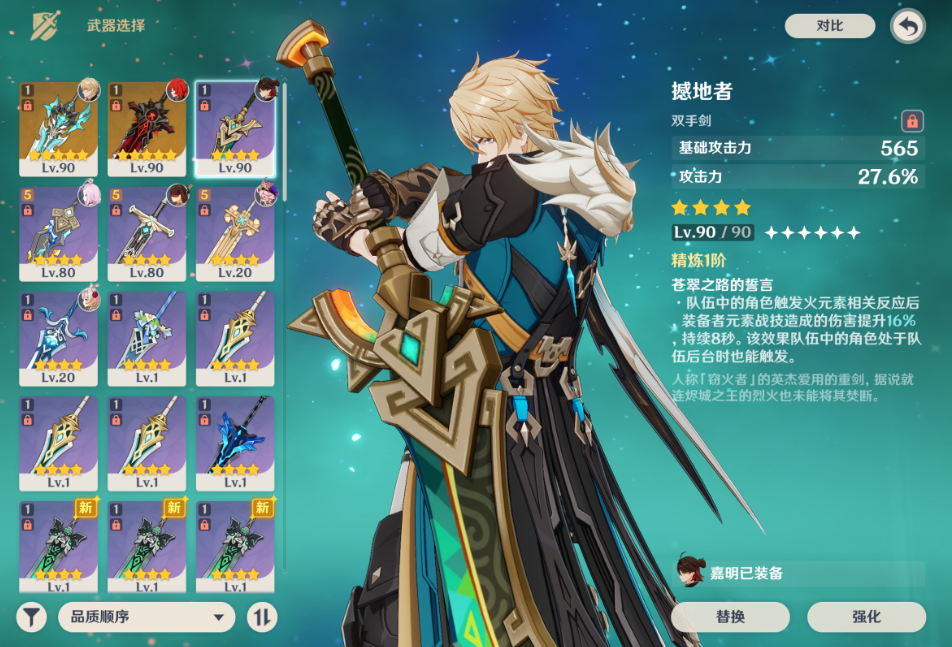The height and width of the screenshot is (647, 952).
Task: Open the weapon filter funnel icon
Action: click(x=32, y=617)
